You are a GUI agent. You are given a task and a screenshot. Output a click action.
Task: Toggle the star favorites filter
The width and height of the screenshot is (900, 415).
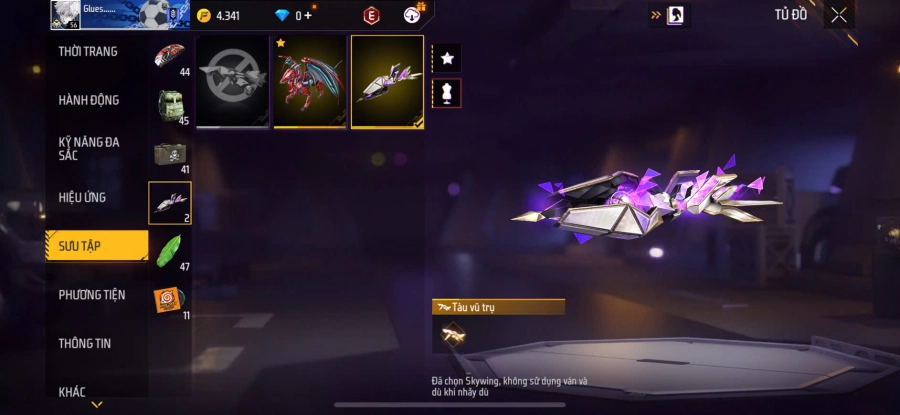tap(447, 60)
